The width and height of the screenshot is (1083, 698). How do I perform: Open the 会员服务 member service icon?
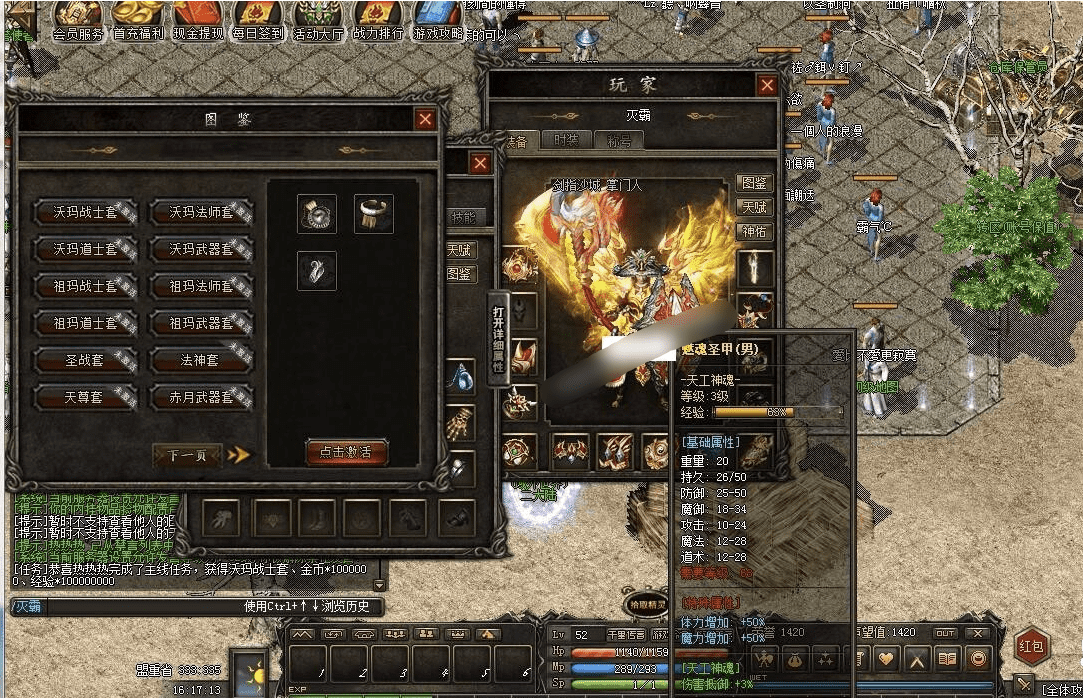[x=79, y=20]
